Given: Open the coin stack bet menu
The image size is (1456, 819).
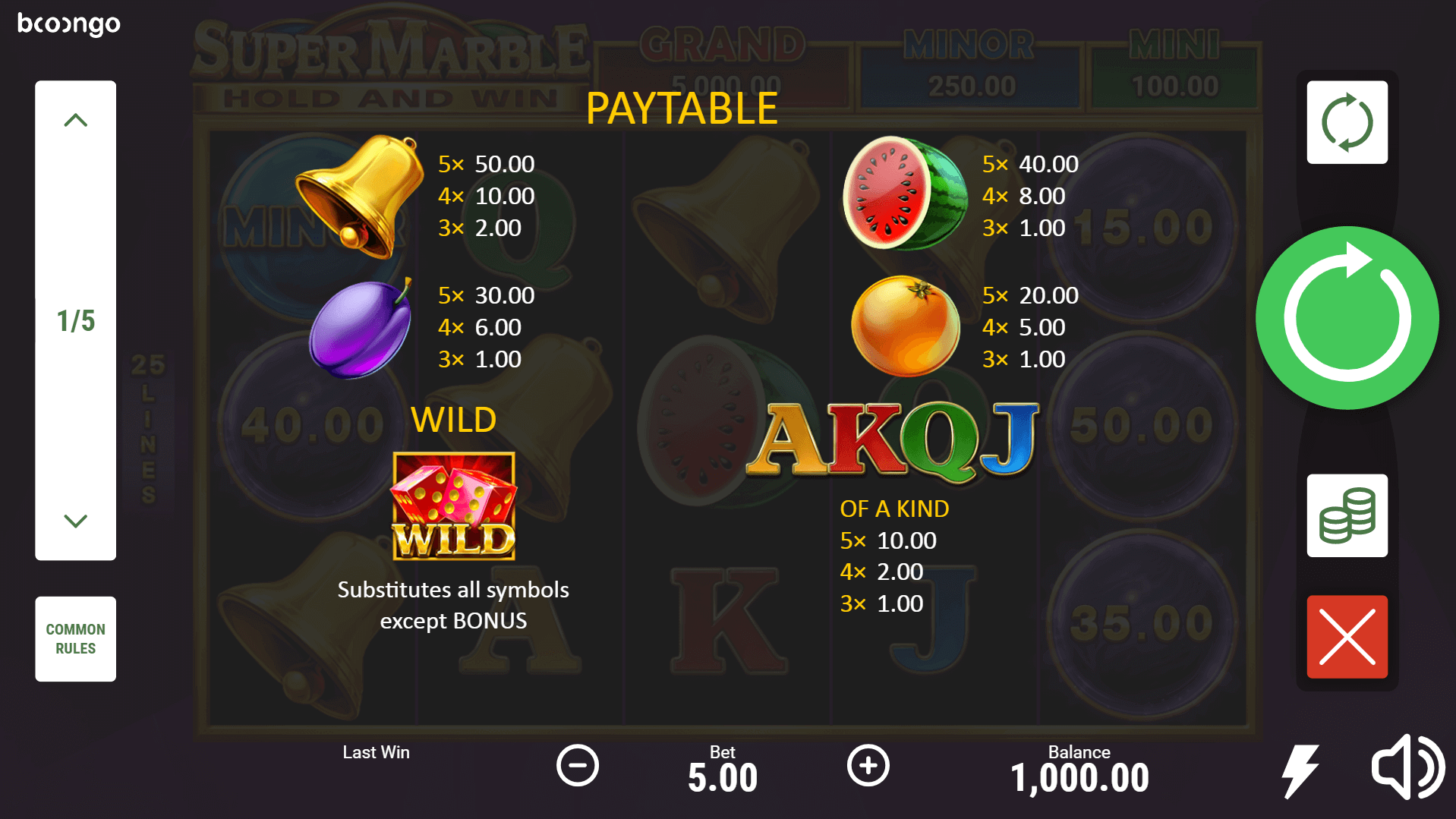Looking at the screenshot, I should tap(1347, 516).
